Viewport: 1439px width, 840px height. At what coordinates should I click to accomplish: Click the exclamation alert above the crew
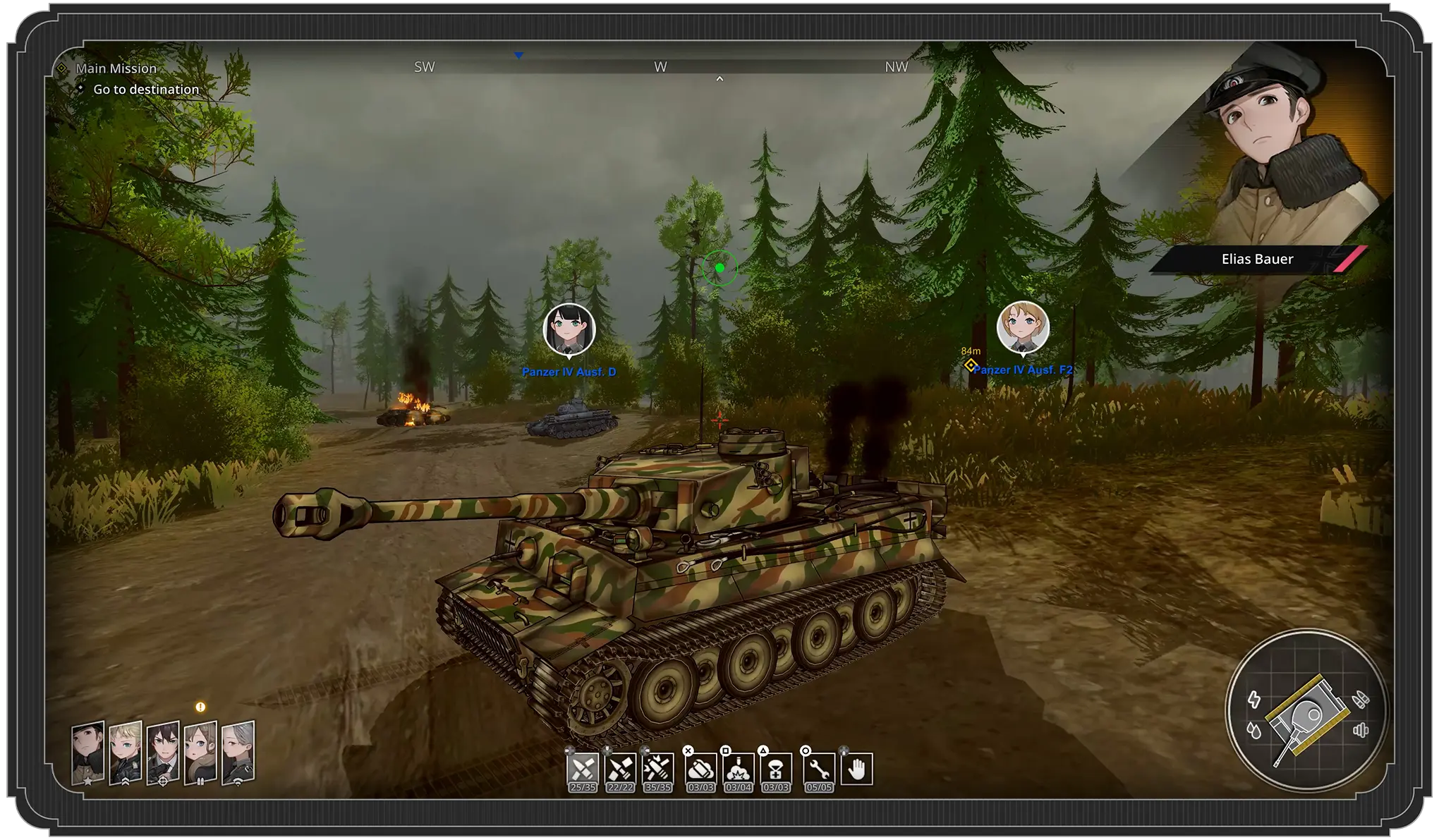200,707
